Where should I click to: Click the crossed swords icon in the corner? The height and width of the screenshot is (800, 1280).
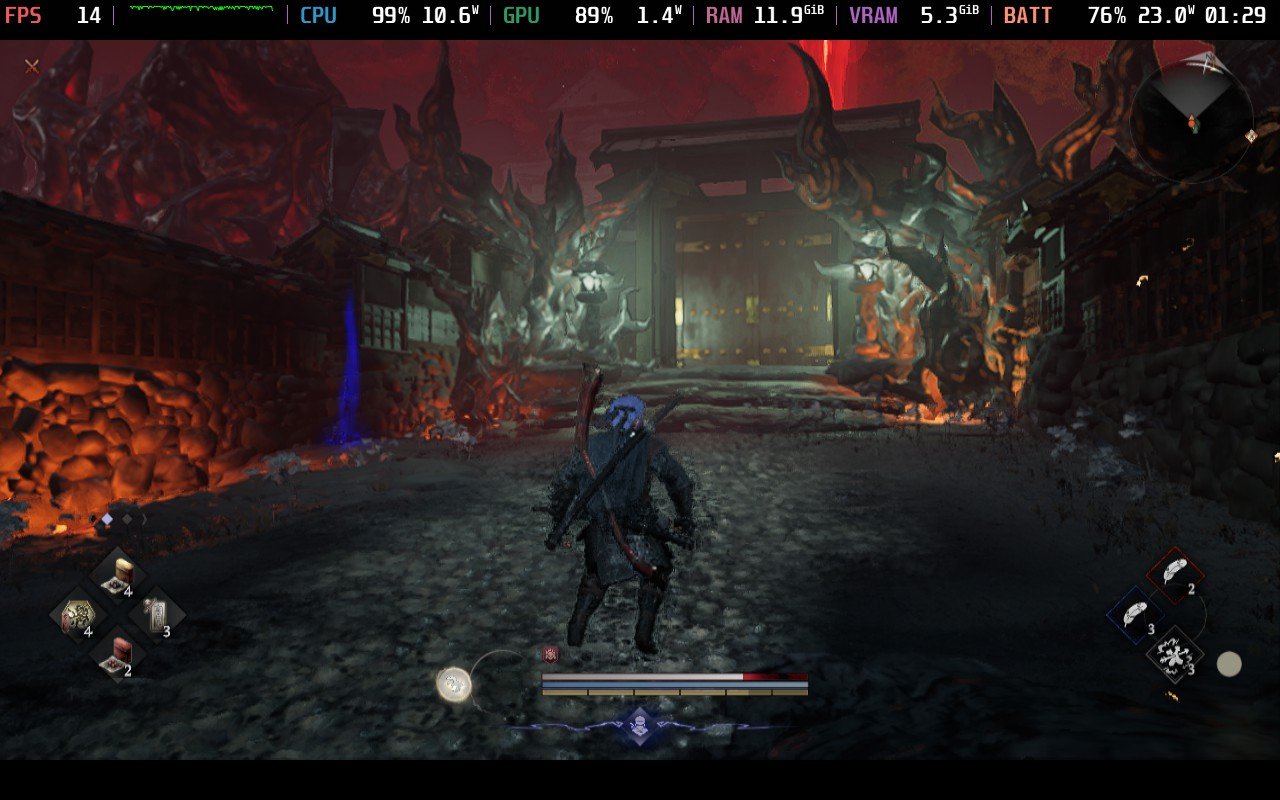point(32,66)
